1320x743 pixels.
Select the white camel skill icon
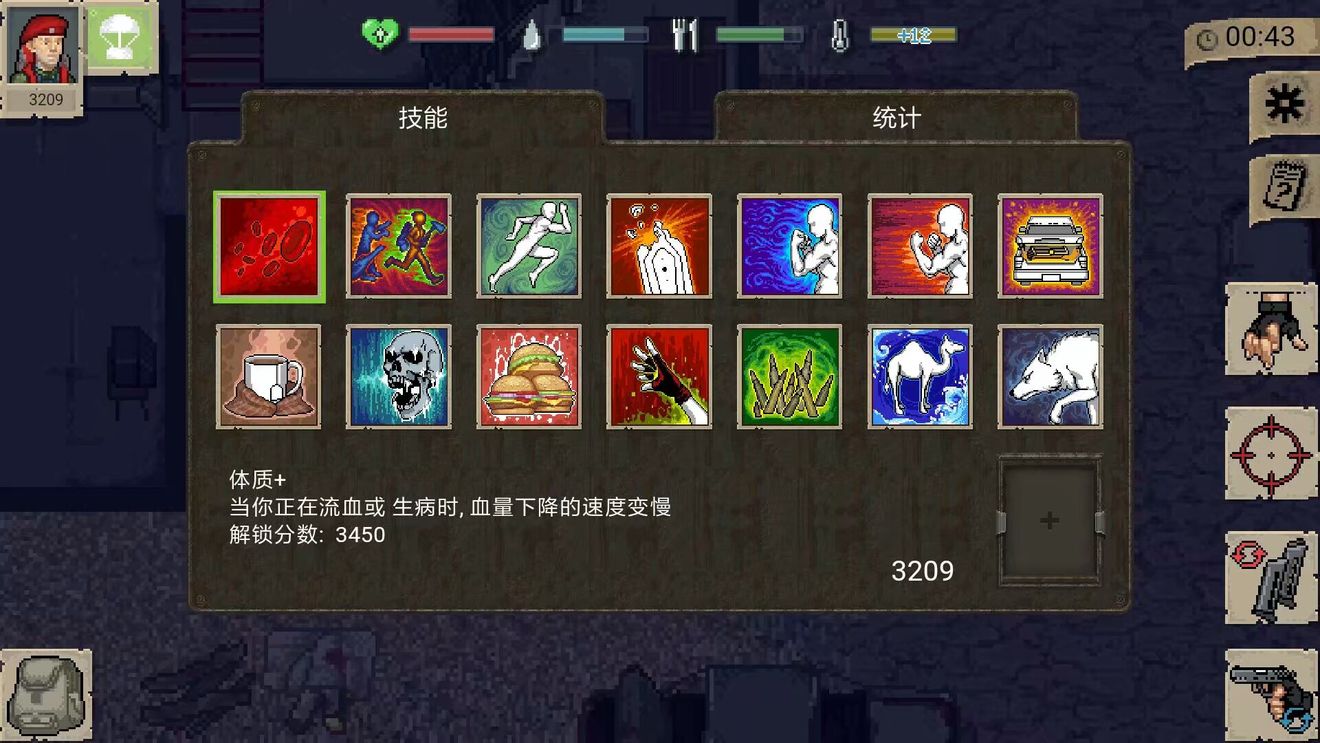(919, 375)
